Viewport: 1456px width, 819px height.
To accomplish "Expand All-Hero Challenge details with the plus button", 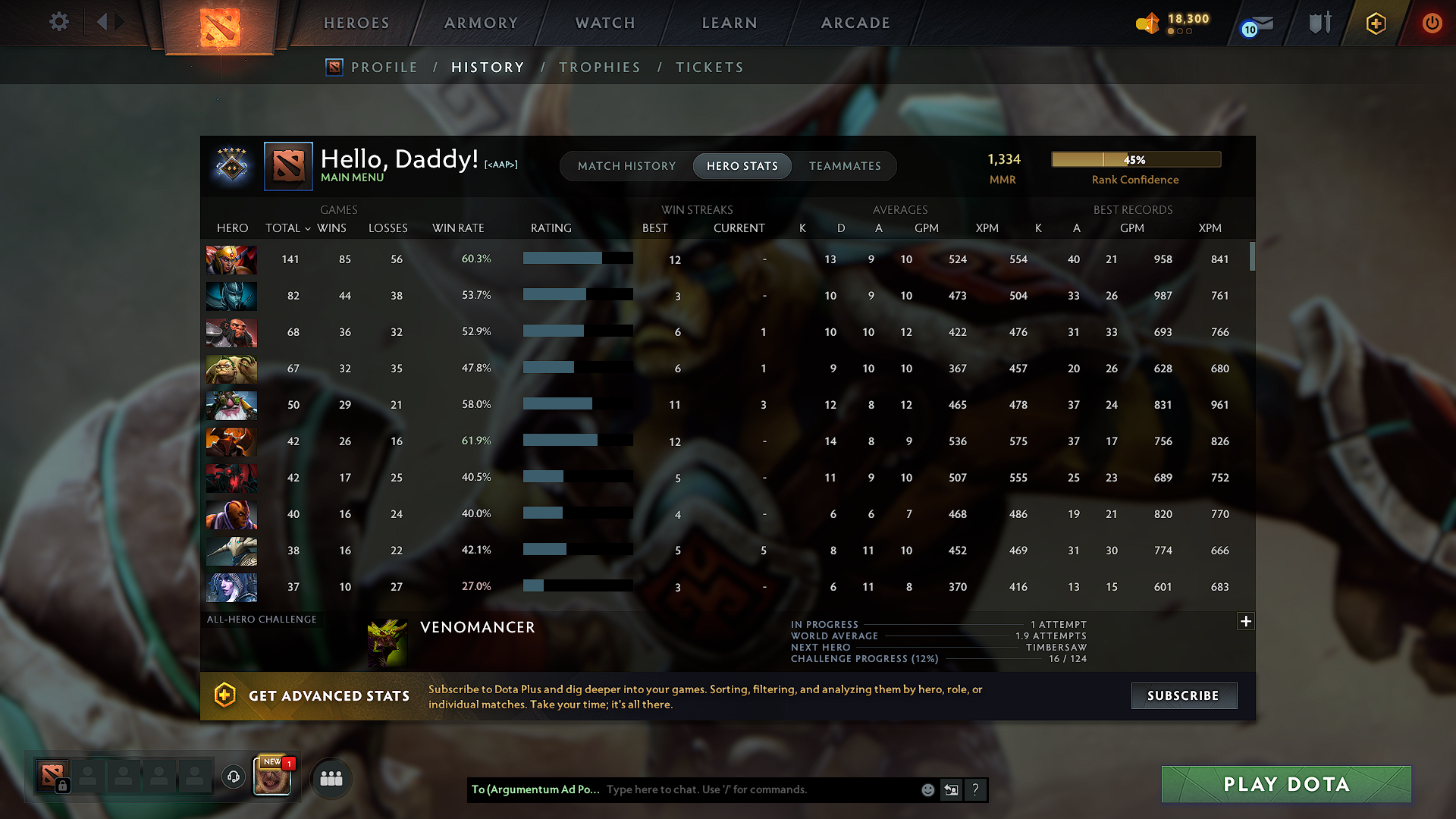I will click(1246, 621).
